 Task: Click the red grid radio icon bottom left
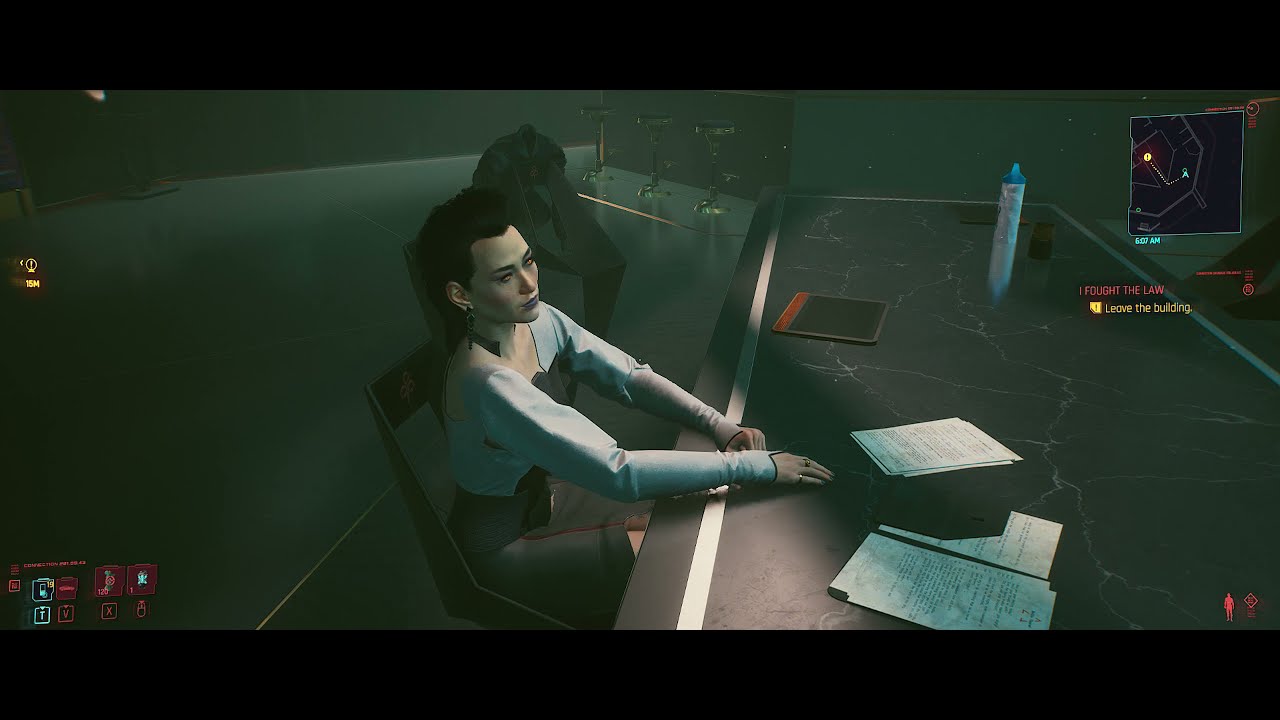[14, 585]
